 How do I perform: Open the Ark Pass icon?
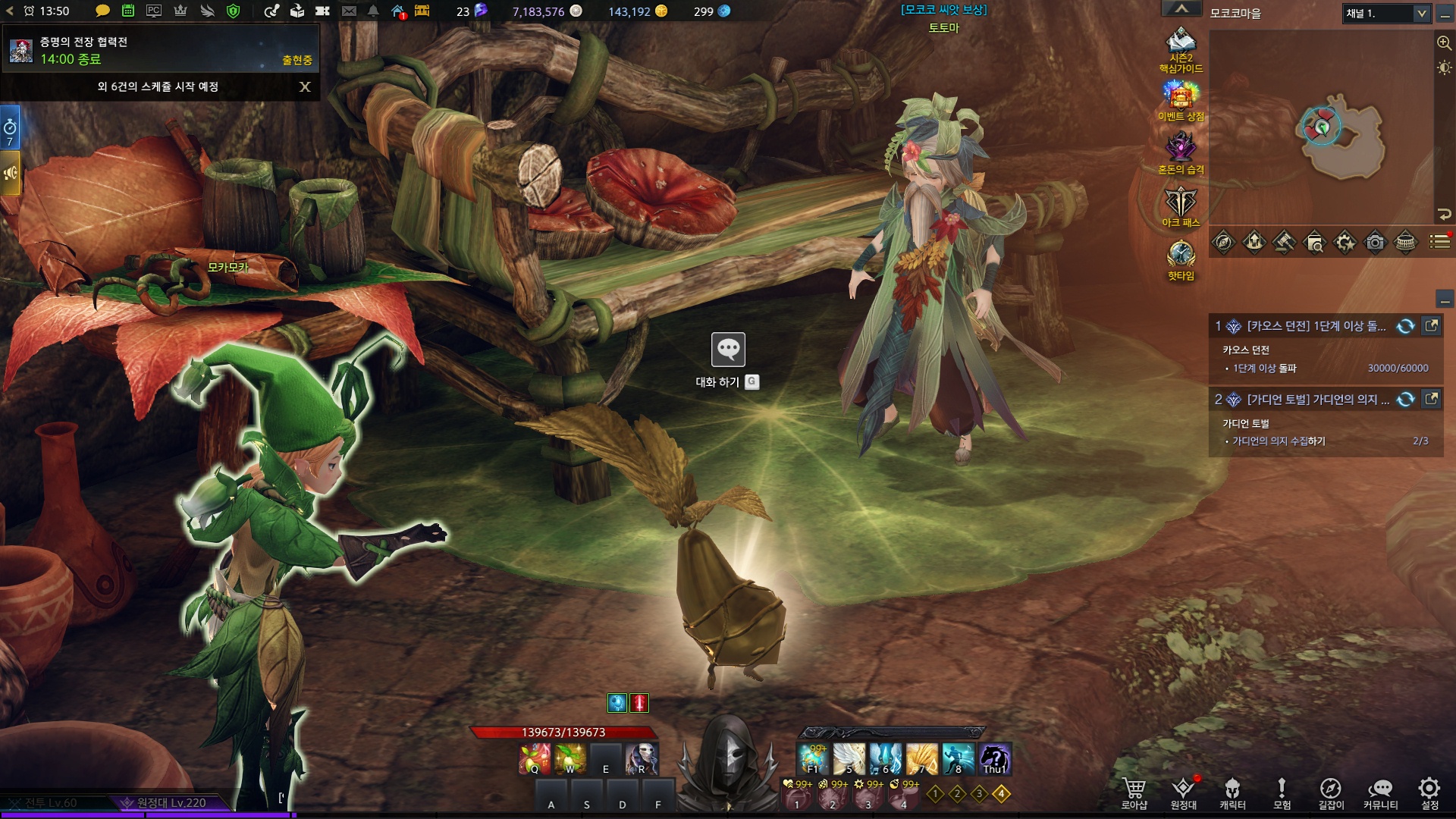tap(1181, 202)
